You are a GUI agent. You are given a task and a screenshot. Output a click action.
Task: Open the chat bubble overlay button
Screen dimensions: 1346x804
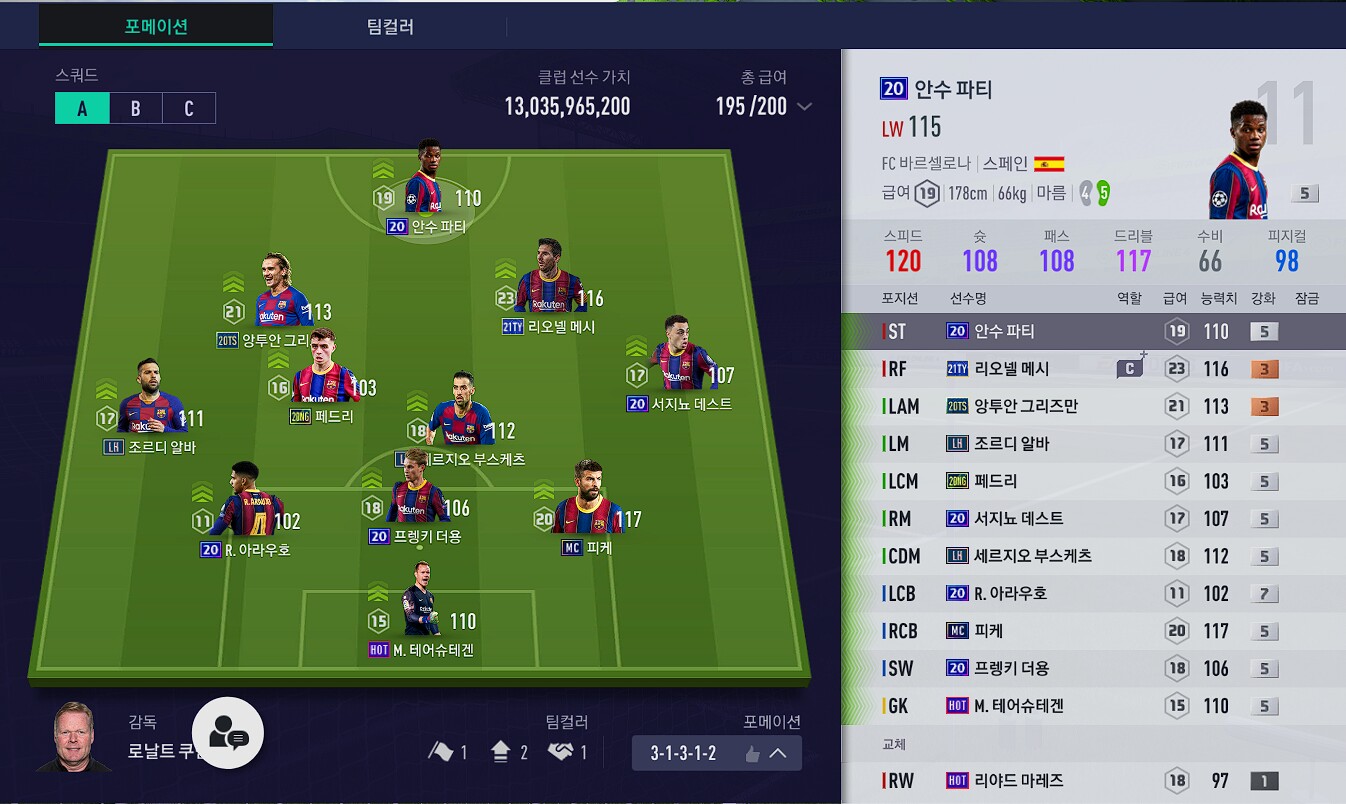228,733
